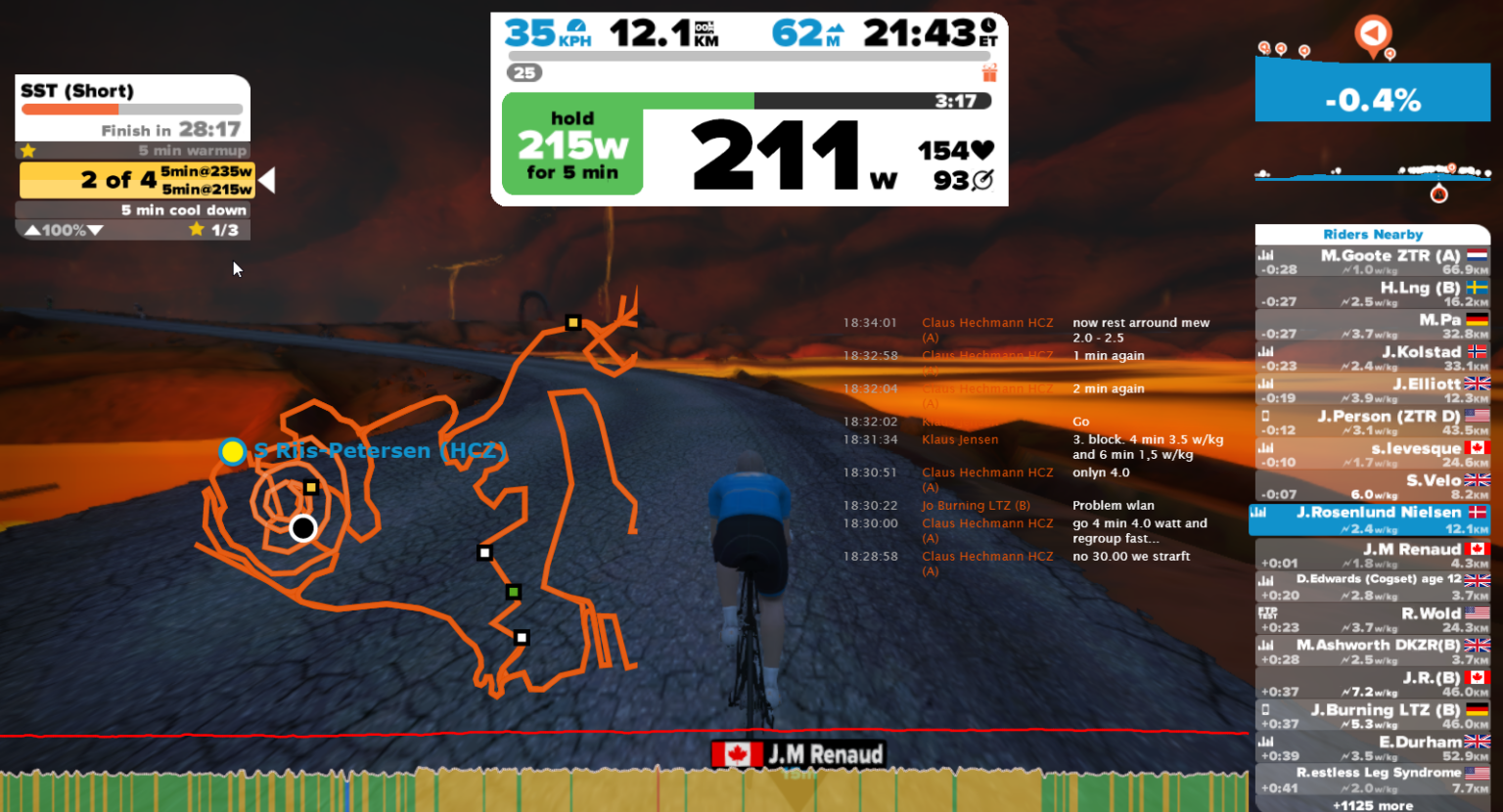Open the orange gift box icon

point(991,72)
